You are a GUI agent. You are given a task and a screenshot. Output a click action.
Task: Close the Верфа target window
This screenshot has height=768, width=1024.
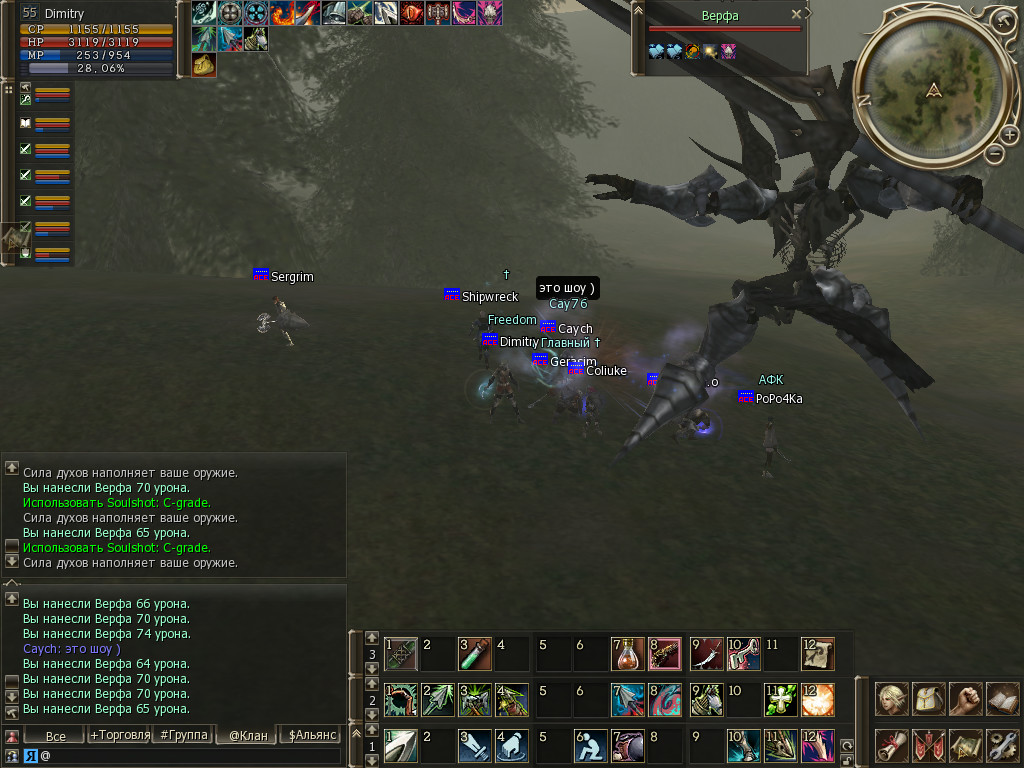click(x=796, y=15)
